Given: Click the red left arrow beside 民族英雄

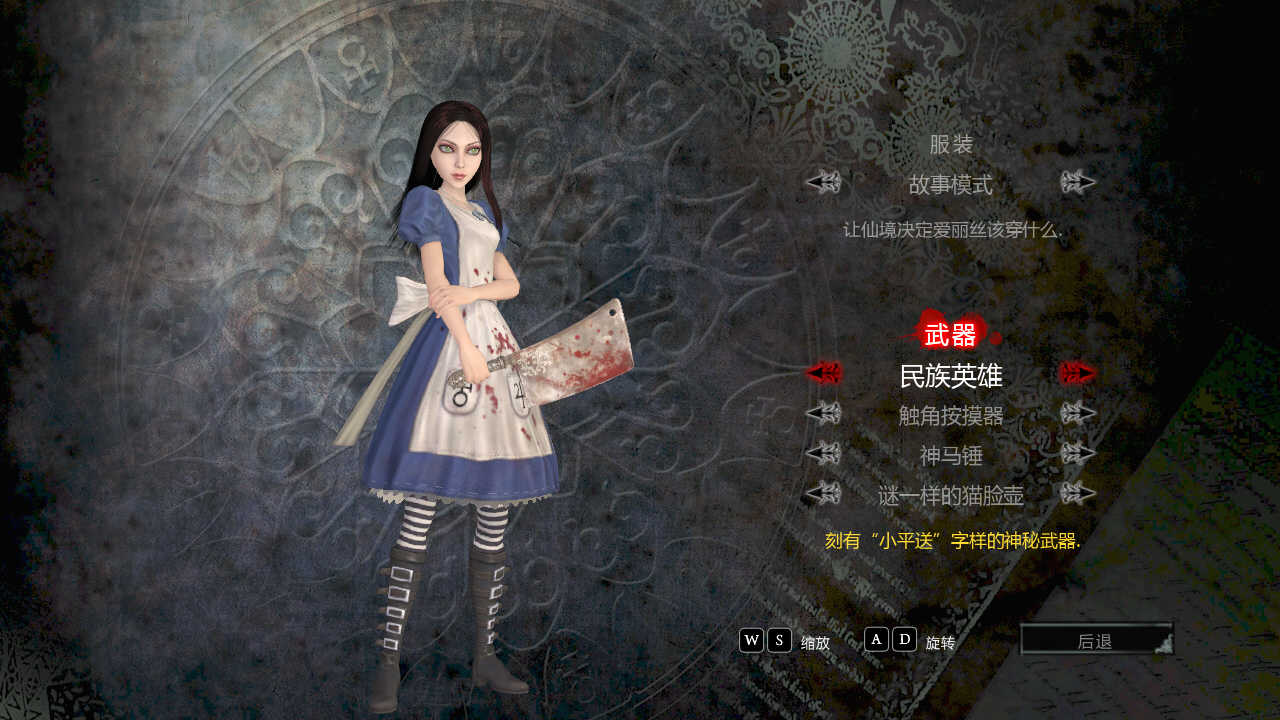Looking at the screenshot, I should (822, 375).
